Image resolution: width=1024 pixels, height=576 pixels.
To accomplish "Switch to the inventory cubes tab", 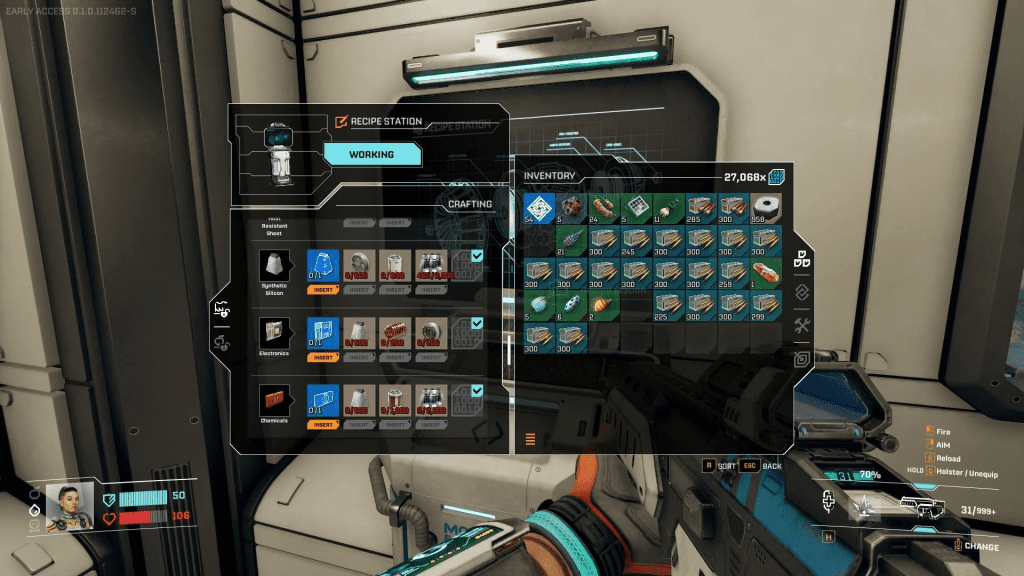I will click(802, 257).
